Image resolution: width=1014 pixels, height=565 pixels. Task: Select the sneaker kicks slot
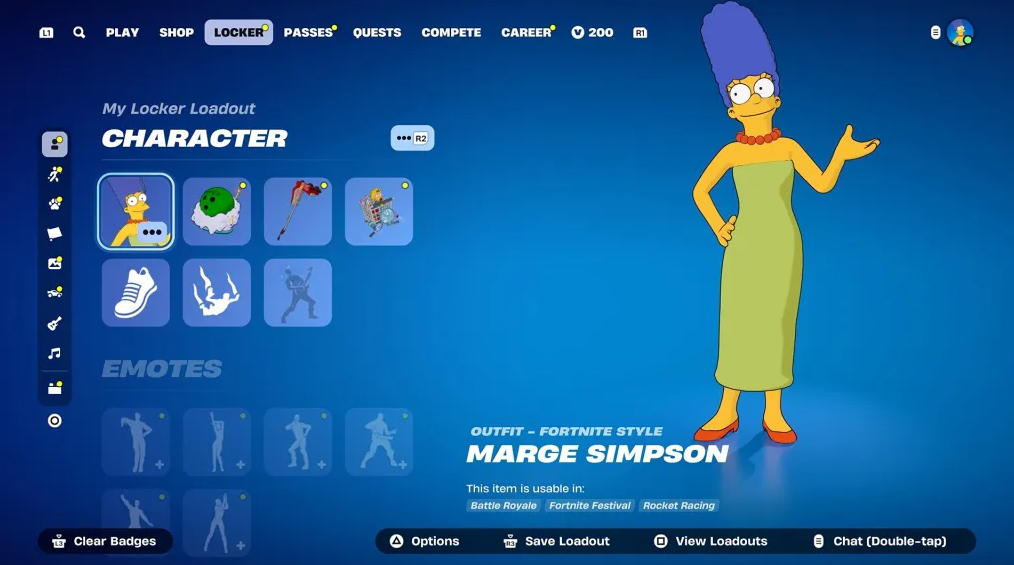pos(136,292)
